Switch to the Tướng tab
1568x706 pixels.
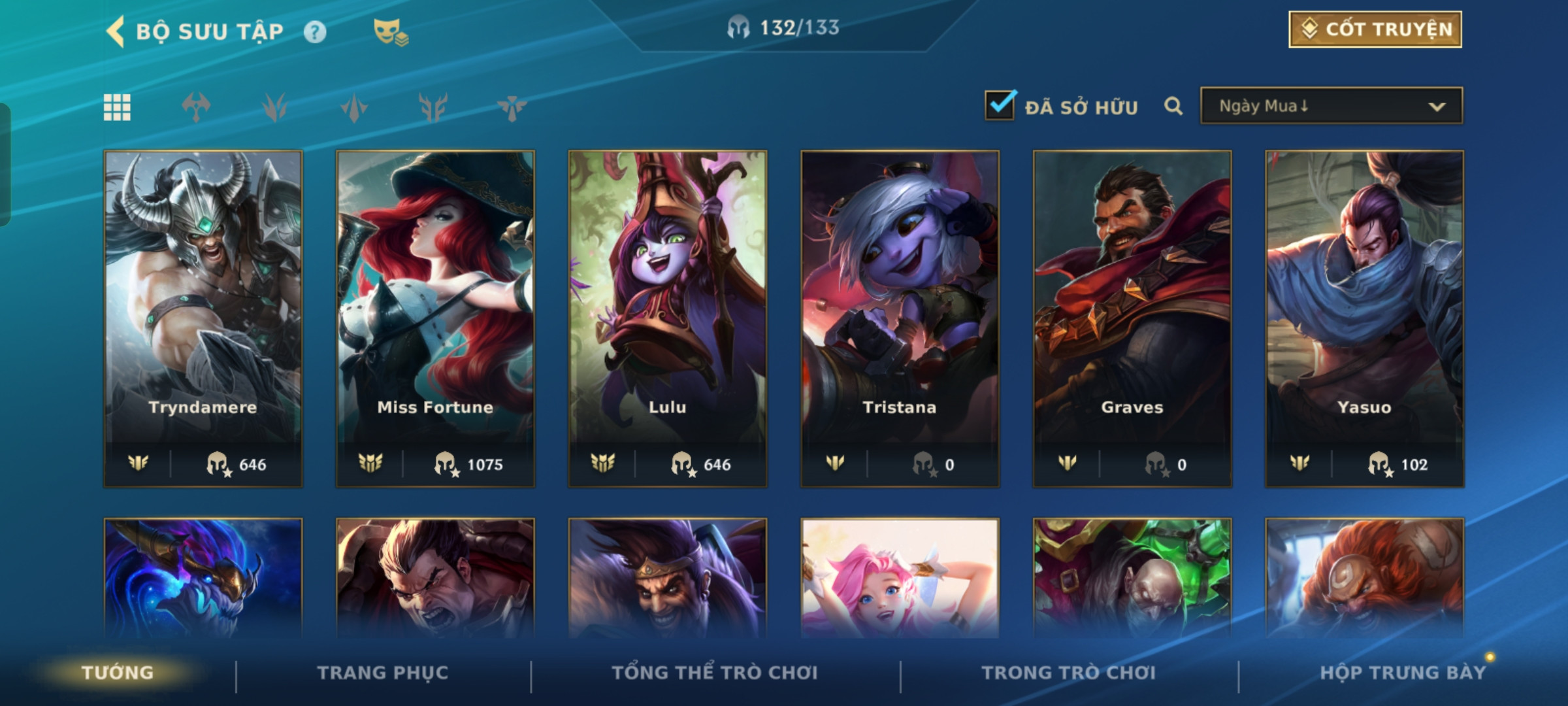118,672
